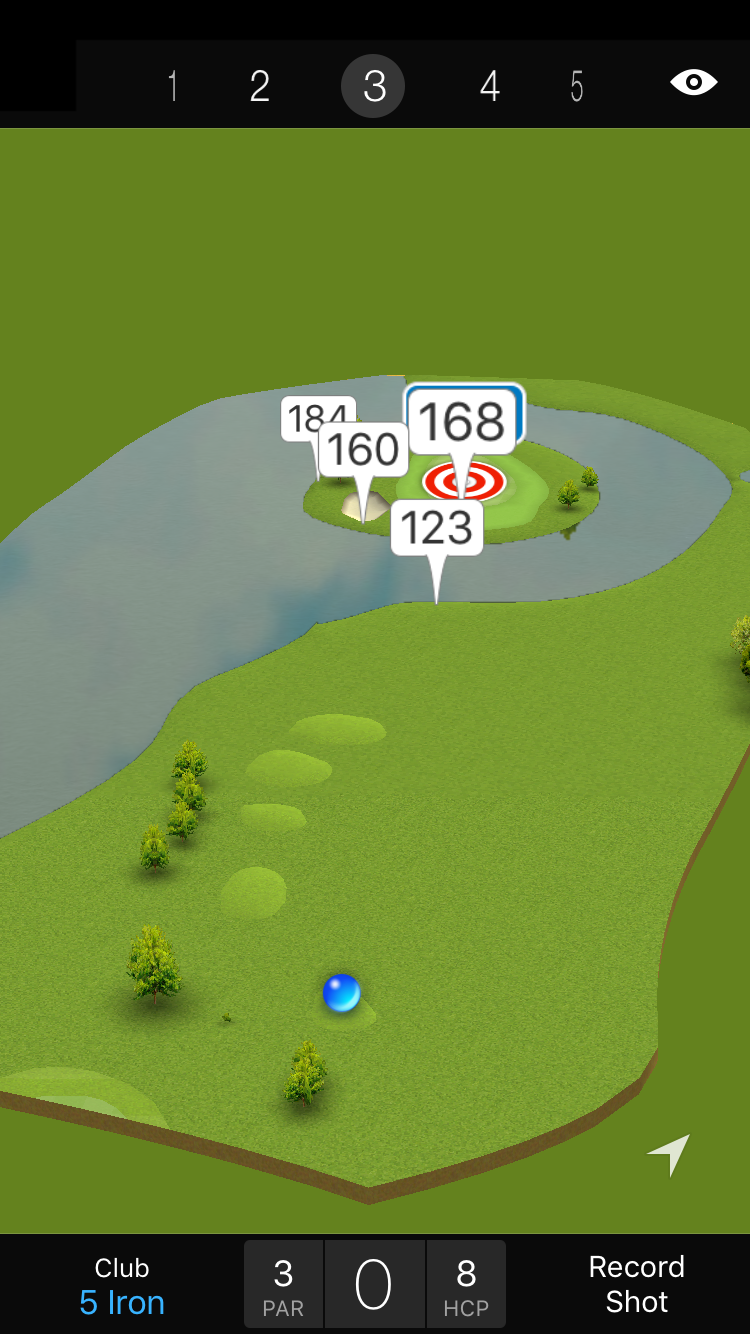Select the 123 distance marker

[437, 528]
